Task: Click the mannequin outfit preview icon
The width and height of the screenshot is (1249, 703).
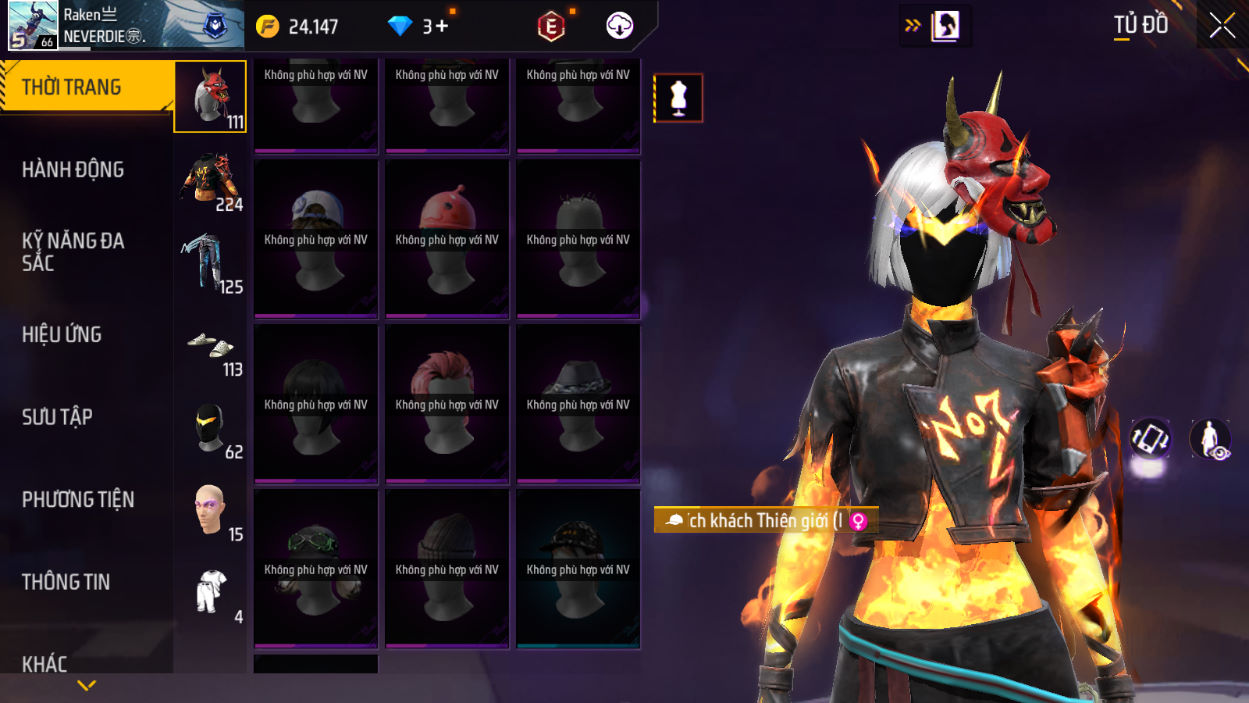Action: pyautogui.click(x=679, y=98)
